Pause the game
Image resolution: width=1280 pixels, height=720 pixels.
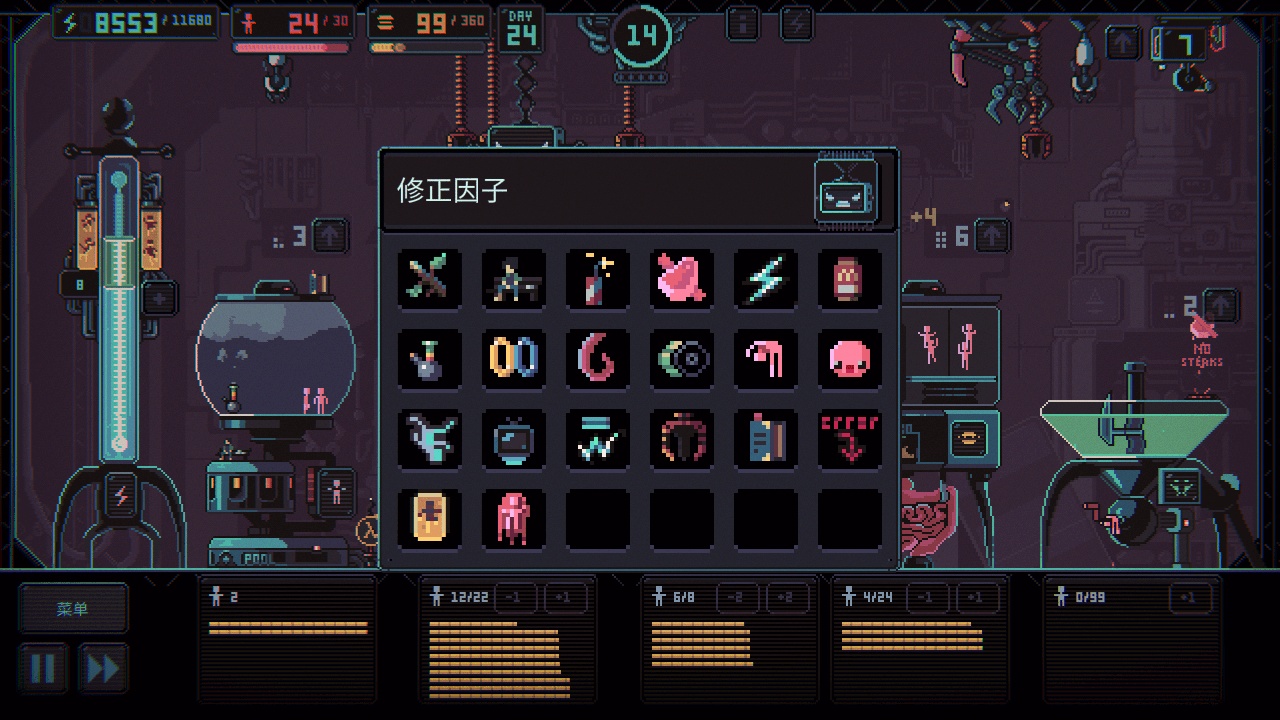click(x=42, y=667)
